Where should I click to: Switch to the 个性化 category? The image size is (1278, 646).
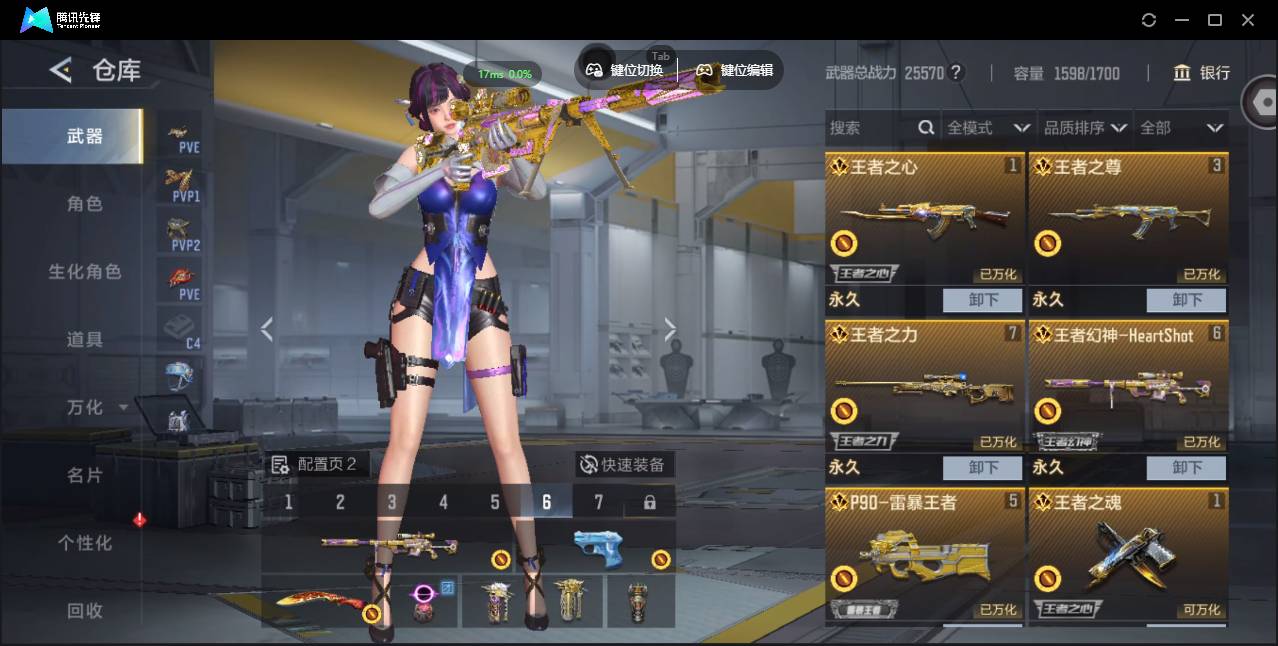84,543
